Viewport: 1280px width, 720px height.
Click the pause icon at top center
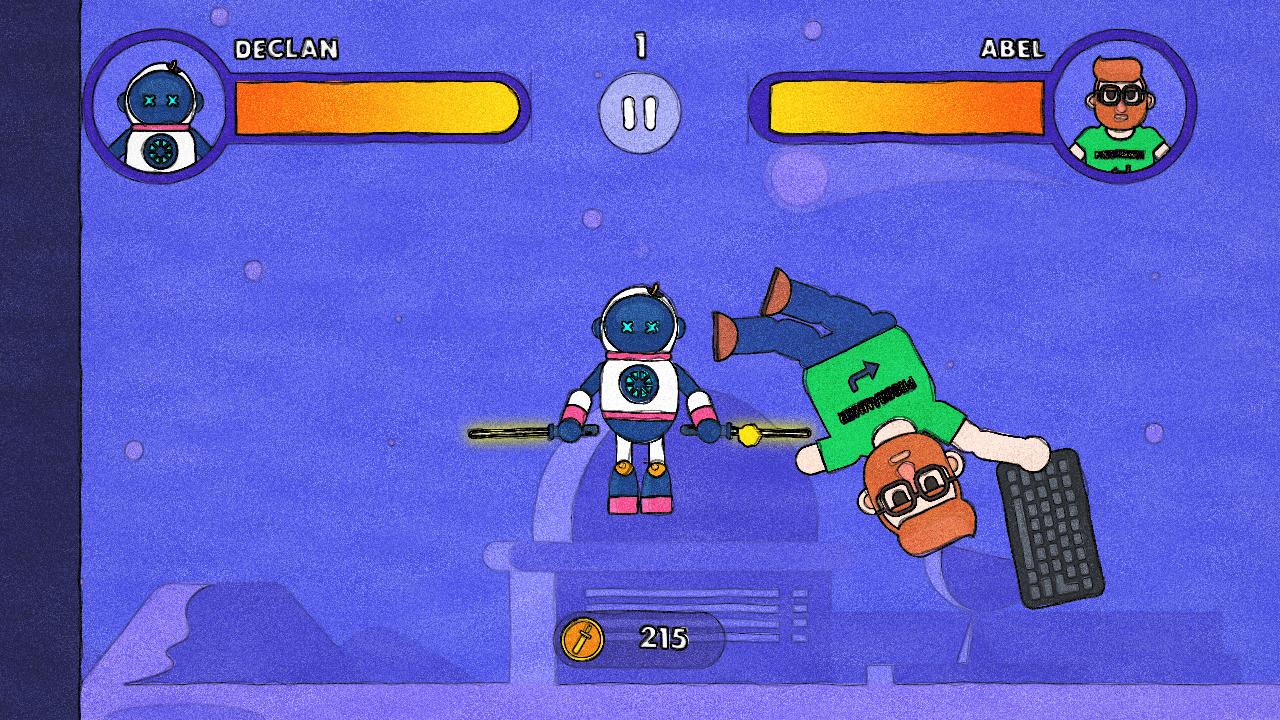[640, 113]
